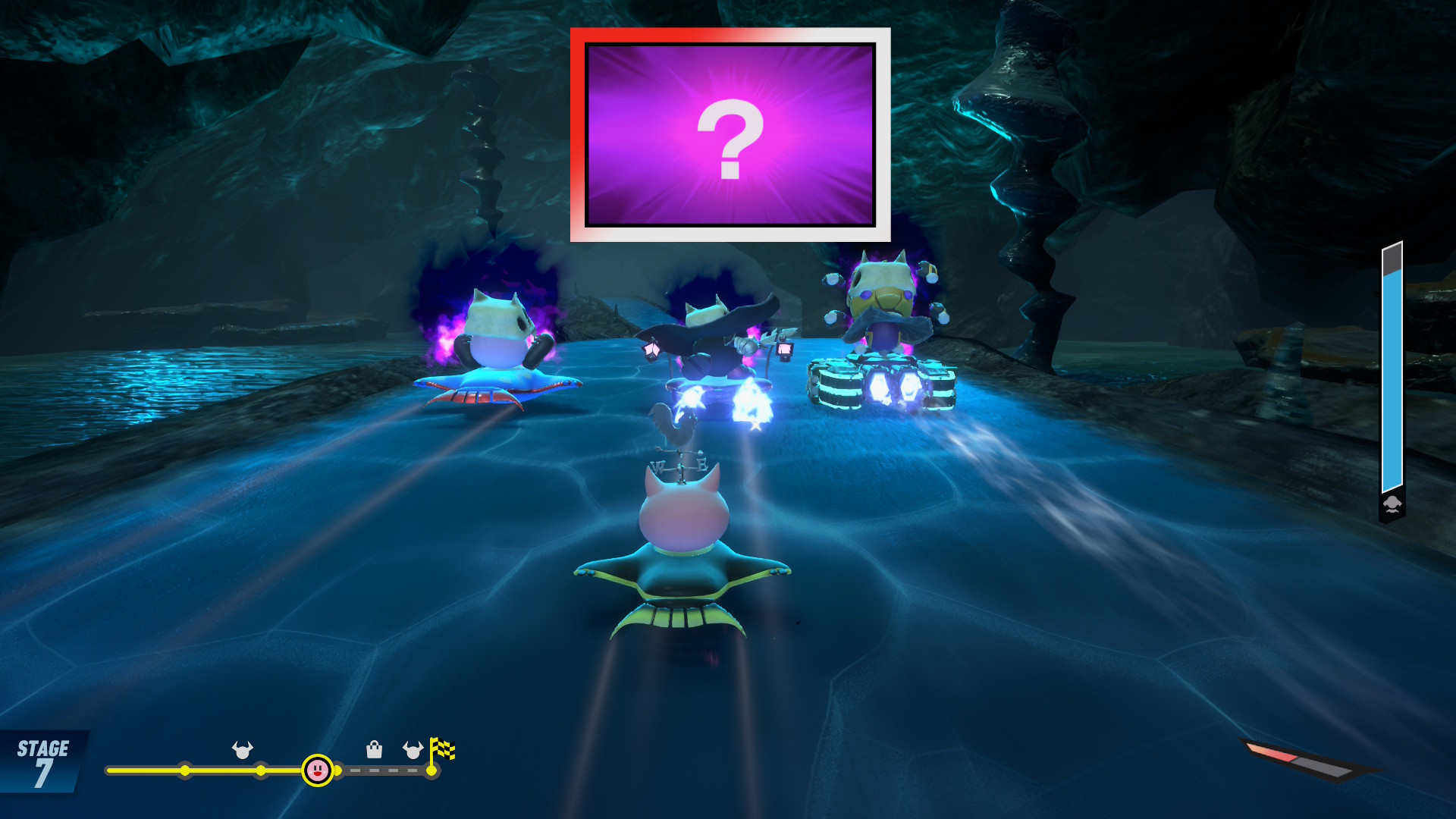Click the purple question mark mystery panel

[x=730, y=135]
